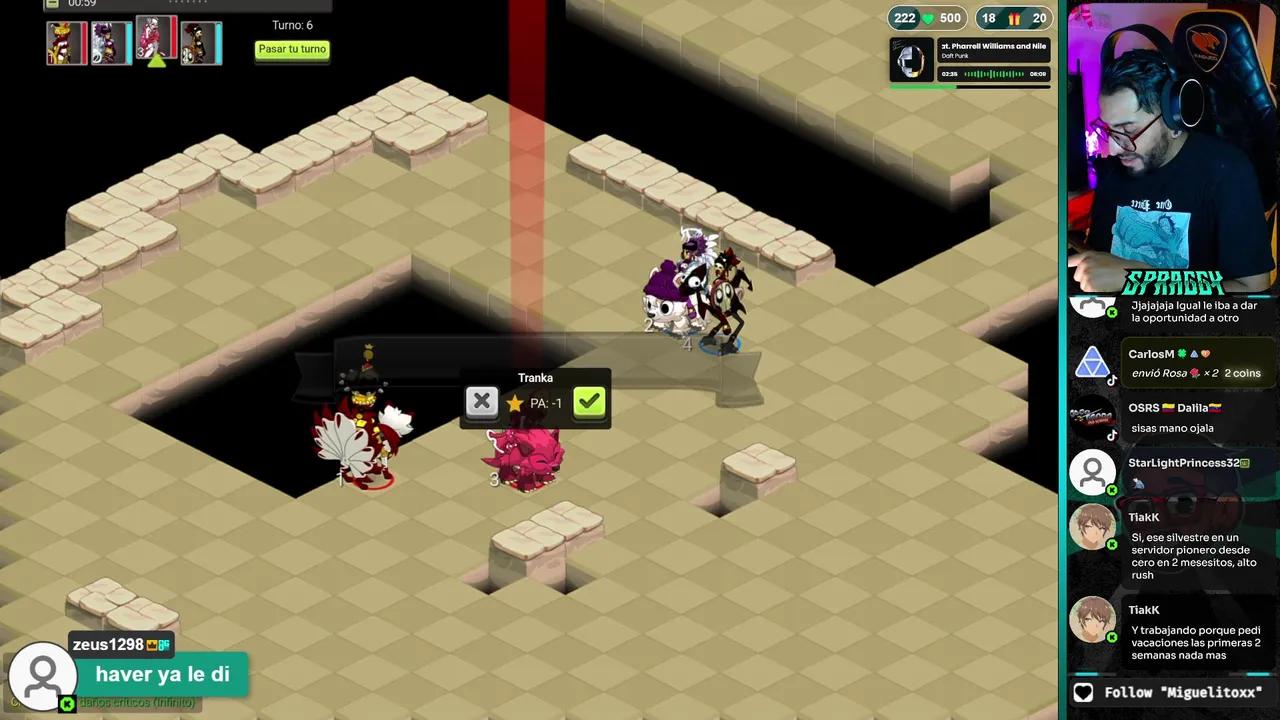The height and width of the screenshot is (720, 1280).
Task: Follow "Miguelitoxx" via the heart icon
Action: (x=1083, y=692)
